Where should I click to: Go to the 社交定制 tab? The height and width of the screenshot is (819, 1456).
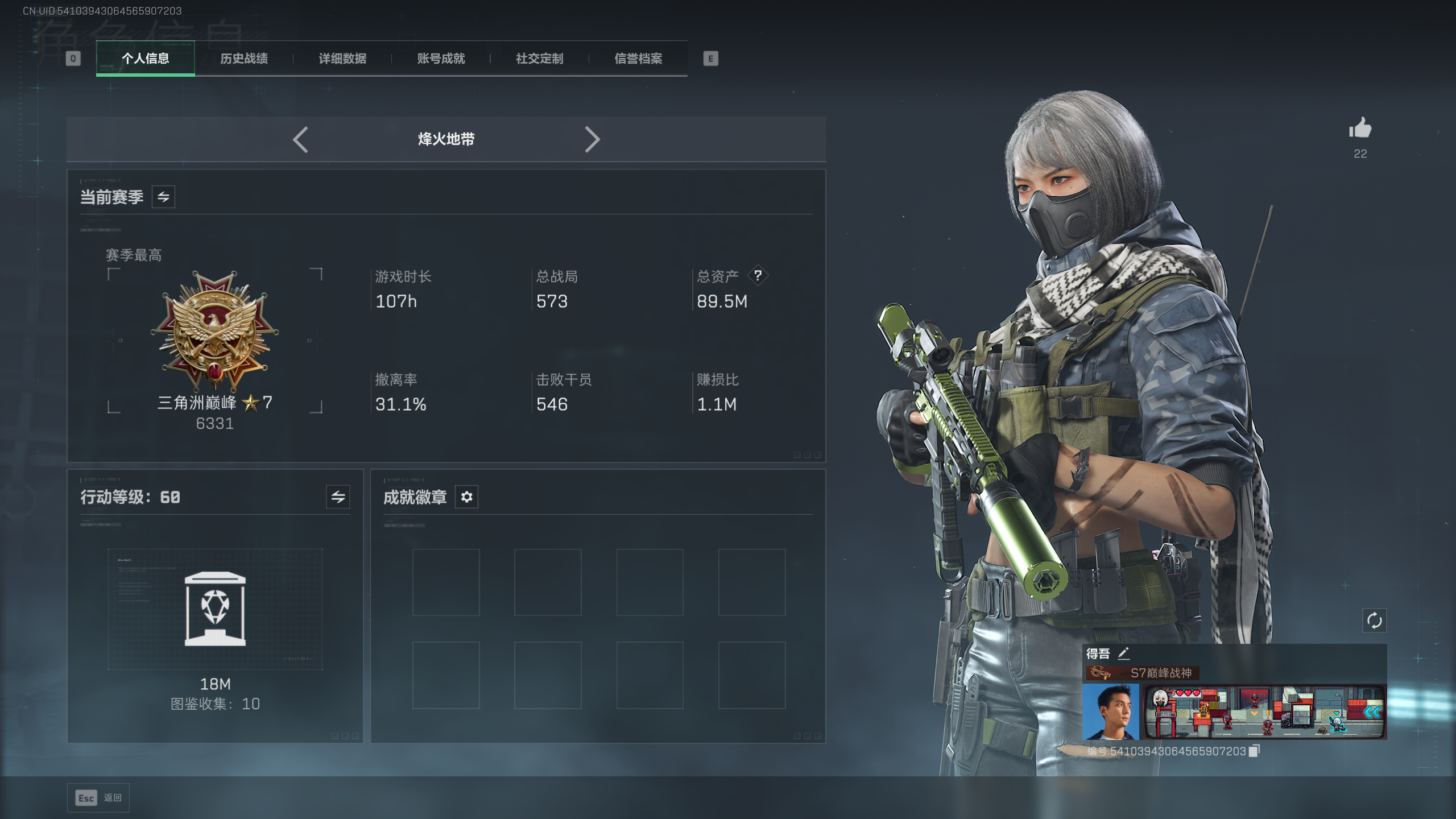pos(539,59)
